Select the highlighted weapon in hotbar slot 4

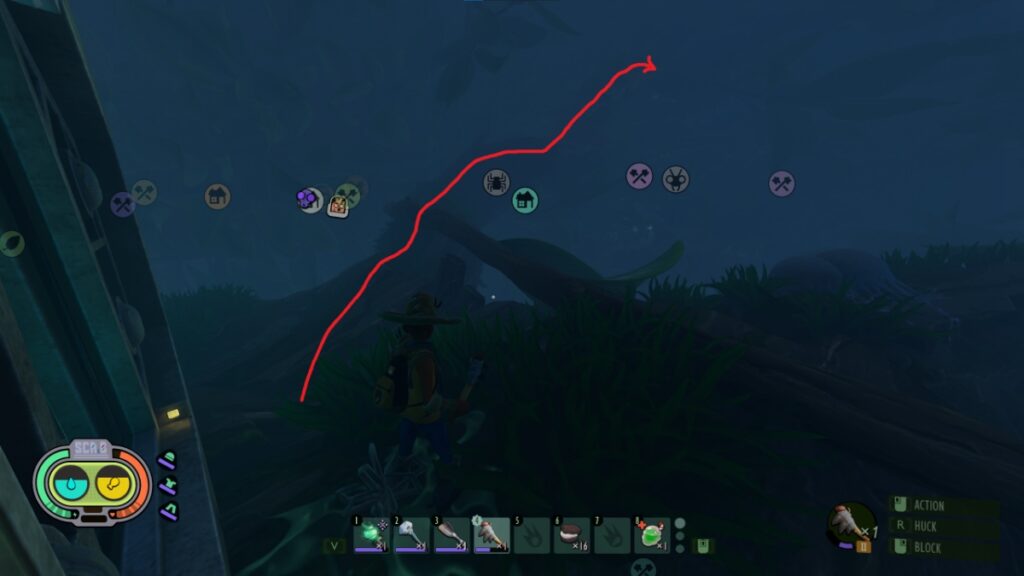491,535
